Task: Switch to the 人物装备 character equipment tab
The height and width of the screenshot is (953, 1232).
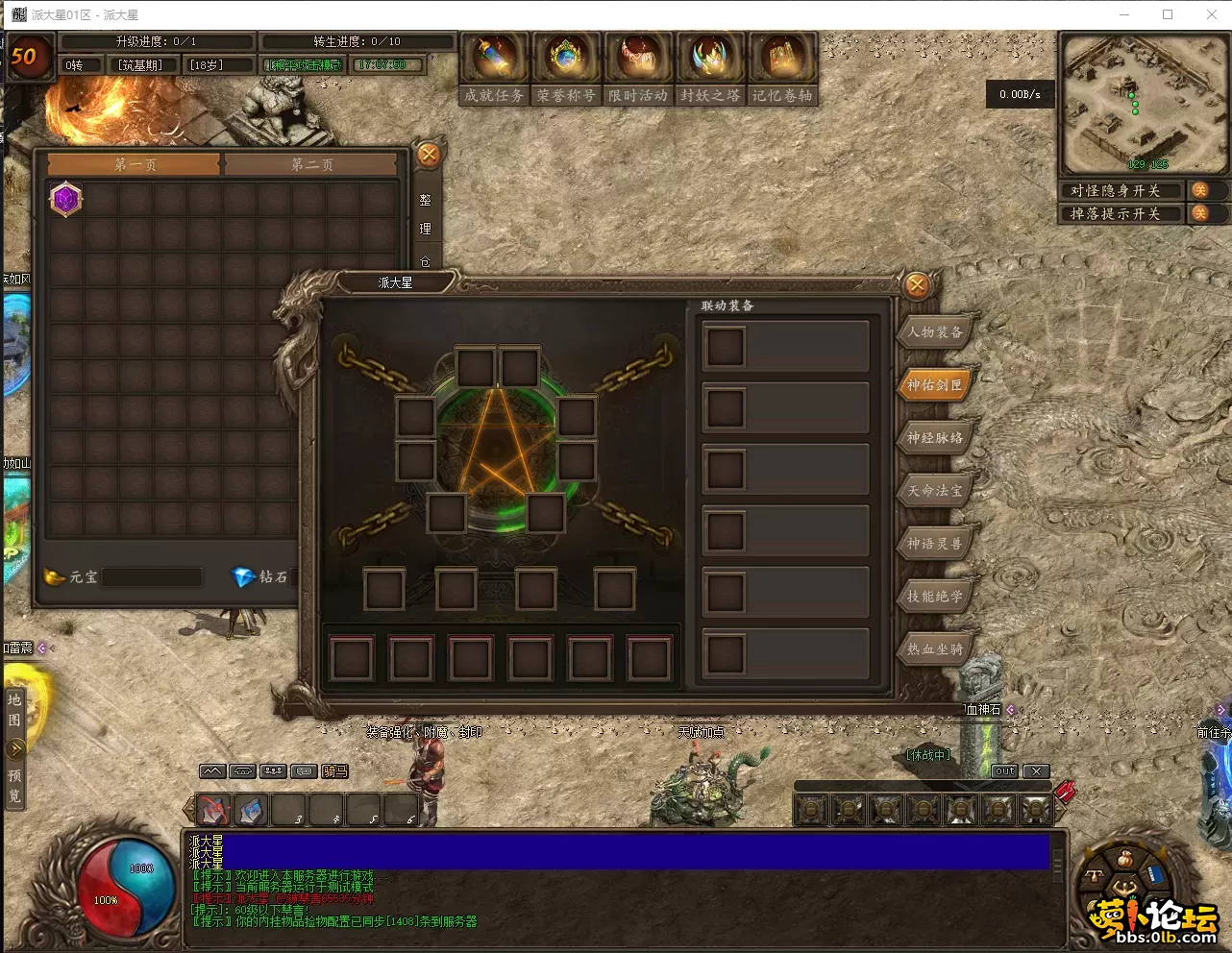Action: [935, 332]
